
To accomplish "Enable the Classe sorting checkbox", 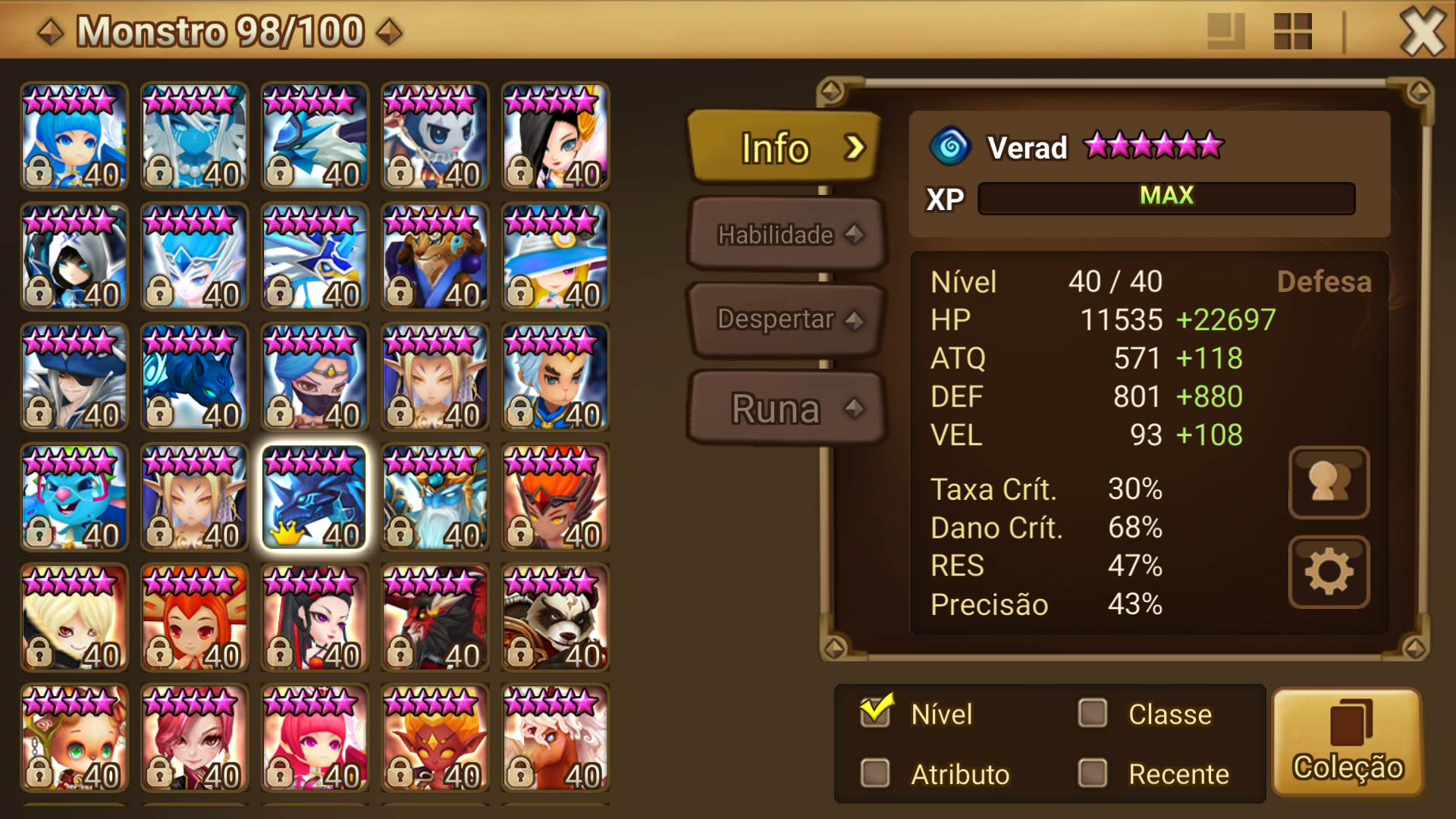I will (x=1092, y=714).
